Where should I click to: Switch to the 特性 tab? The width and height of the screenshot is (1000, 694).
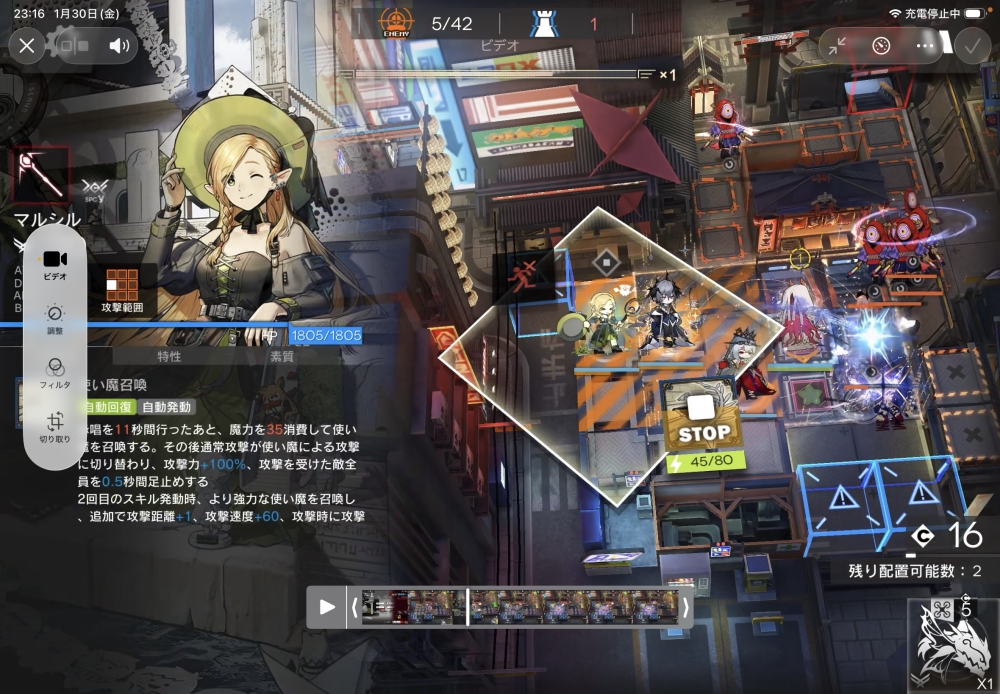click(169, 356)
